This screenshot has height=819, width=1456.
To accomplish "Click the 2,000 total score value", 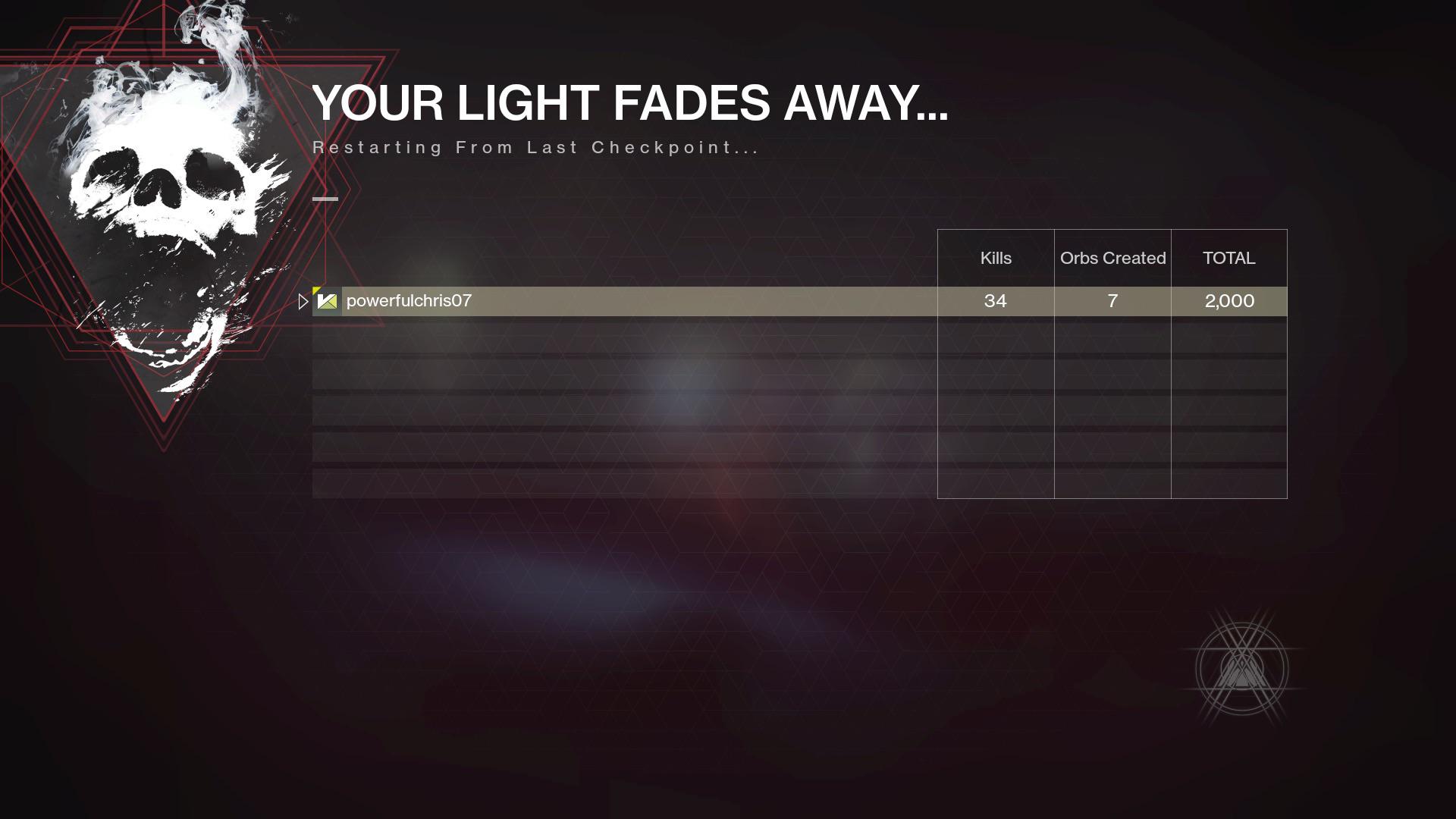I will pos(1228,301).
